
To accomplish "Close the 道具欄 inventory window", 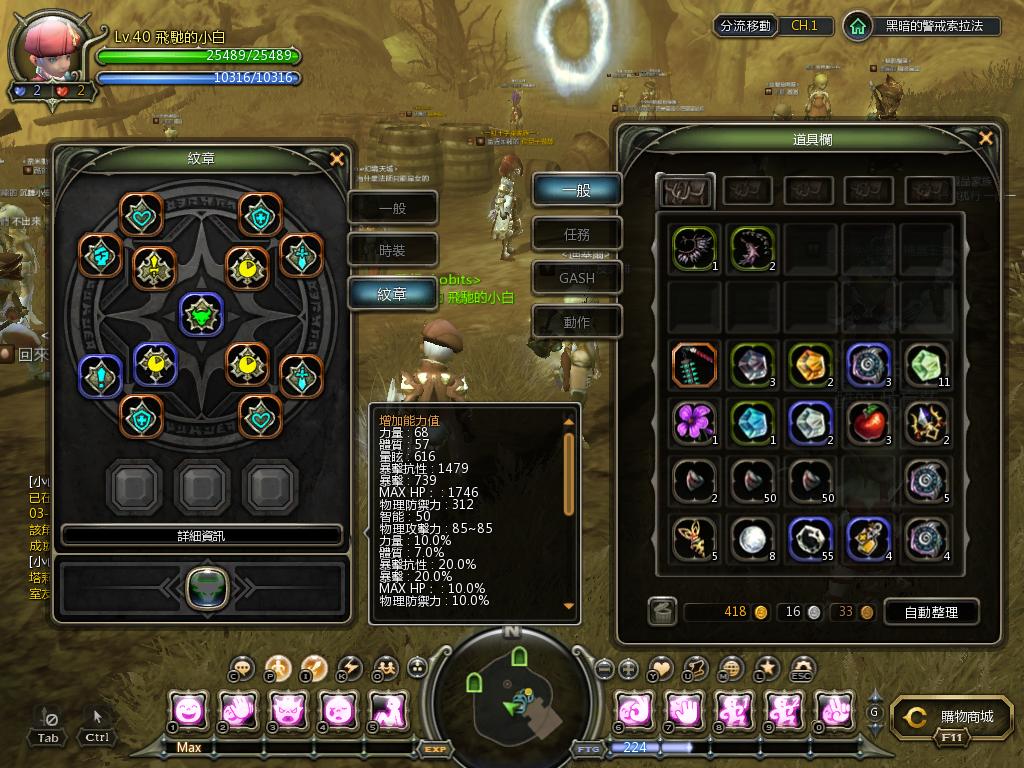I will click(986, 139).
